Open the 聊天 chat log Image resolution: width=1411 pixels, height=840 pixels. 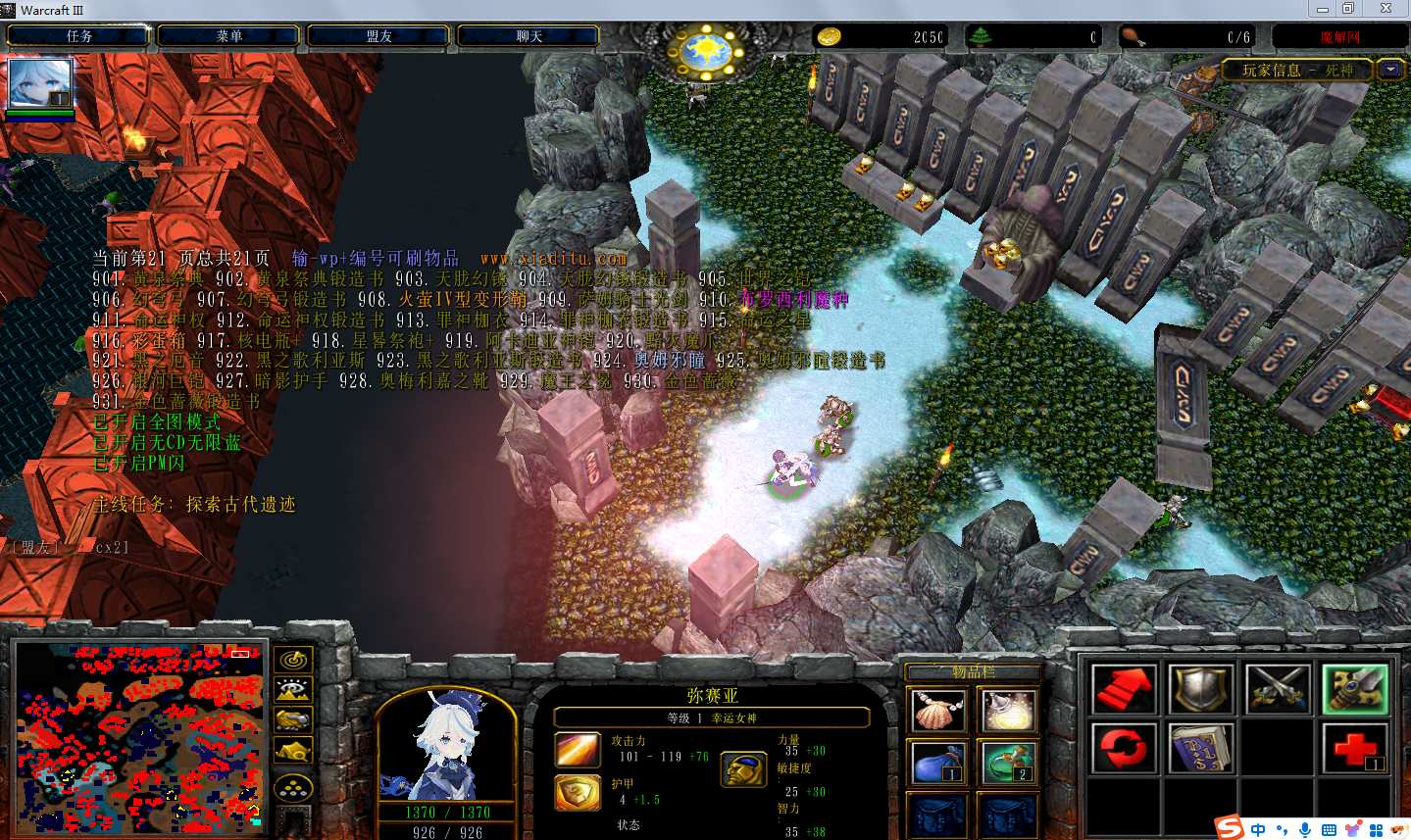529,36
